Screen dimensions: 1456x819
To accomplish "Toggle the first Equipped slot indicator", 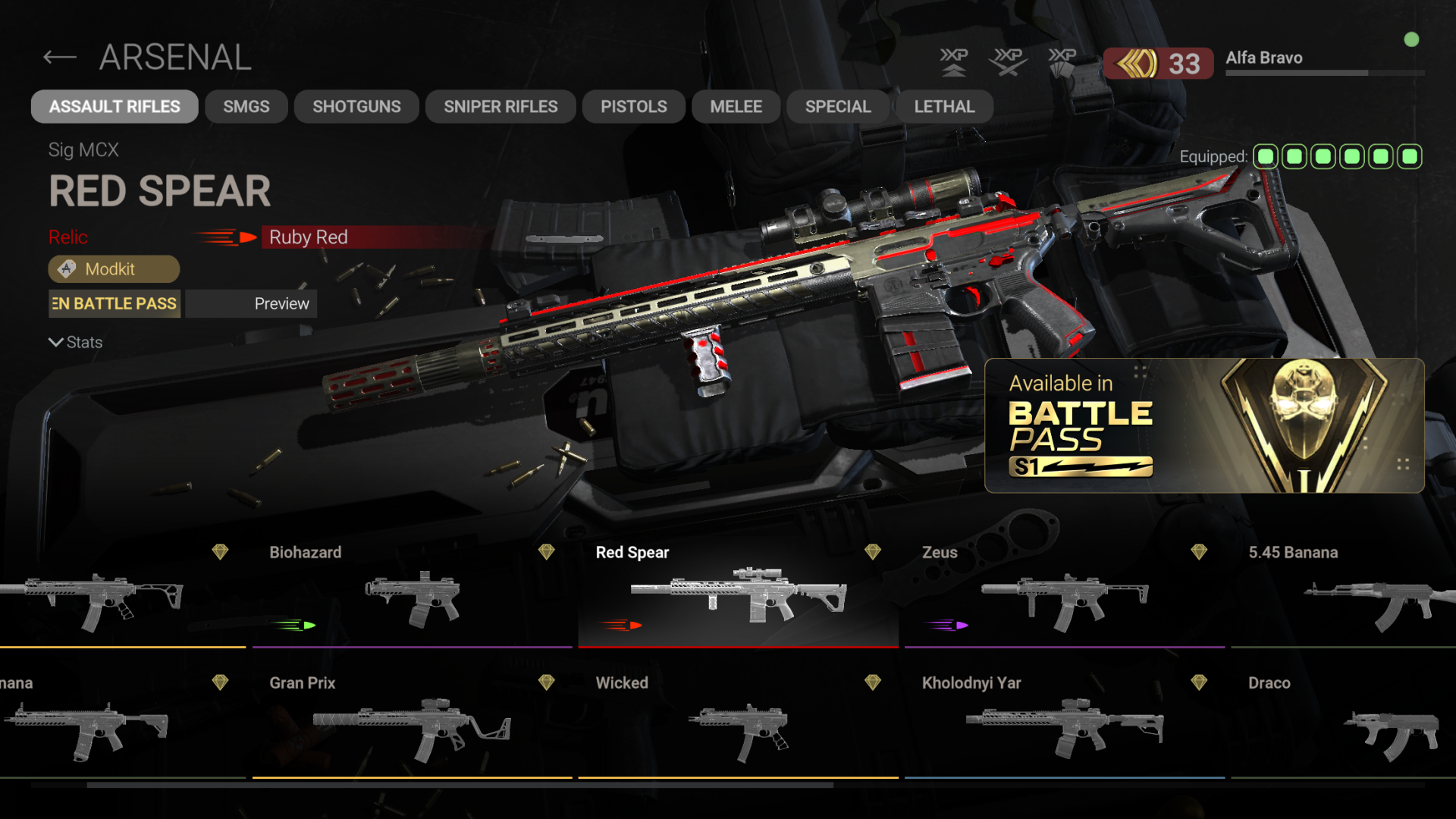I will pyautogui.click(x=1265, y=156).
